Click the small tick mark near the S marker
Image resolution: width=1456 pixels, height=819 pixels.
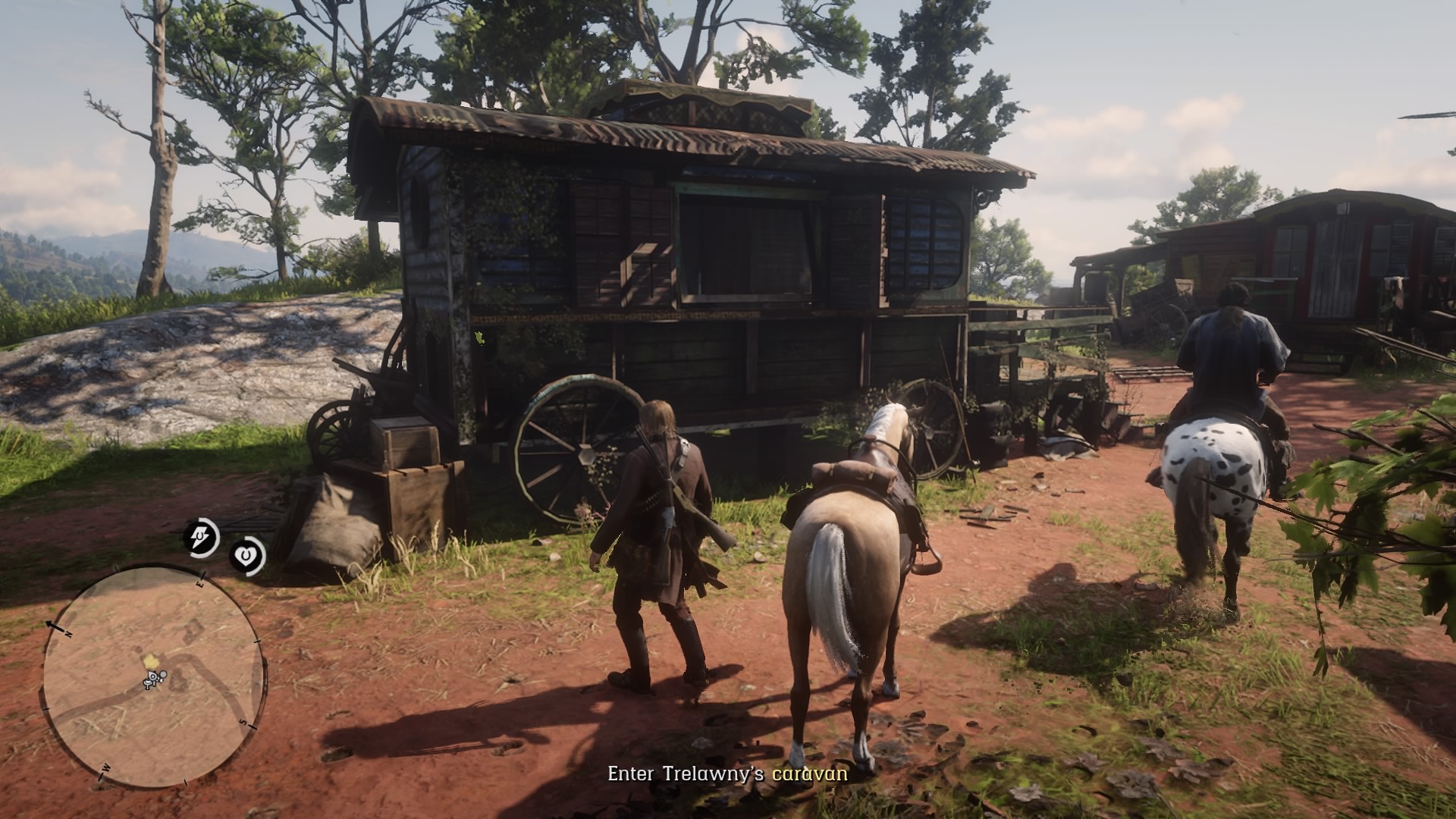[252, 727]
